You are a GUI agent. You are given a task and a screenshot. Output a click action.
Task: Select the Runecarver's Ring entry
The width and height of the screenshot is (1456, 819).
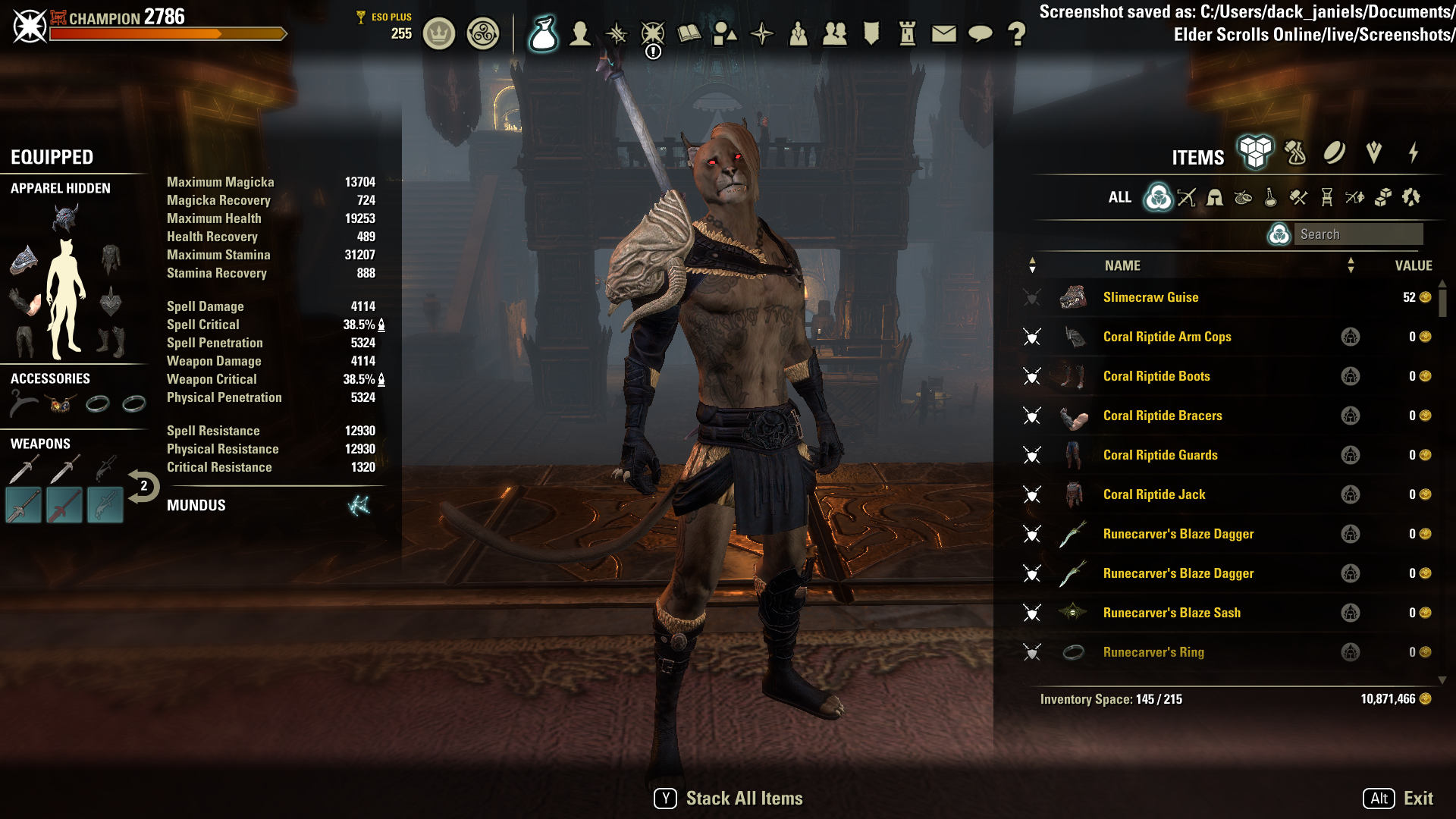click(x=1153, y=652)
